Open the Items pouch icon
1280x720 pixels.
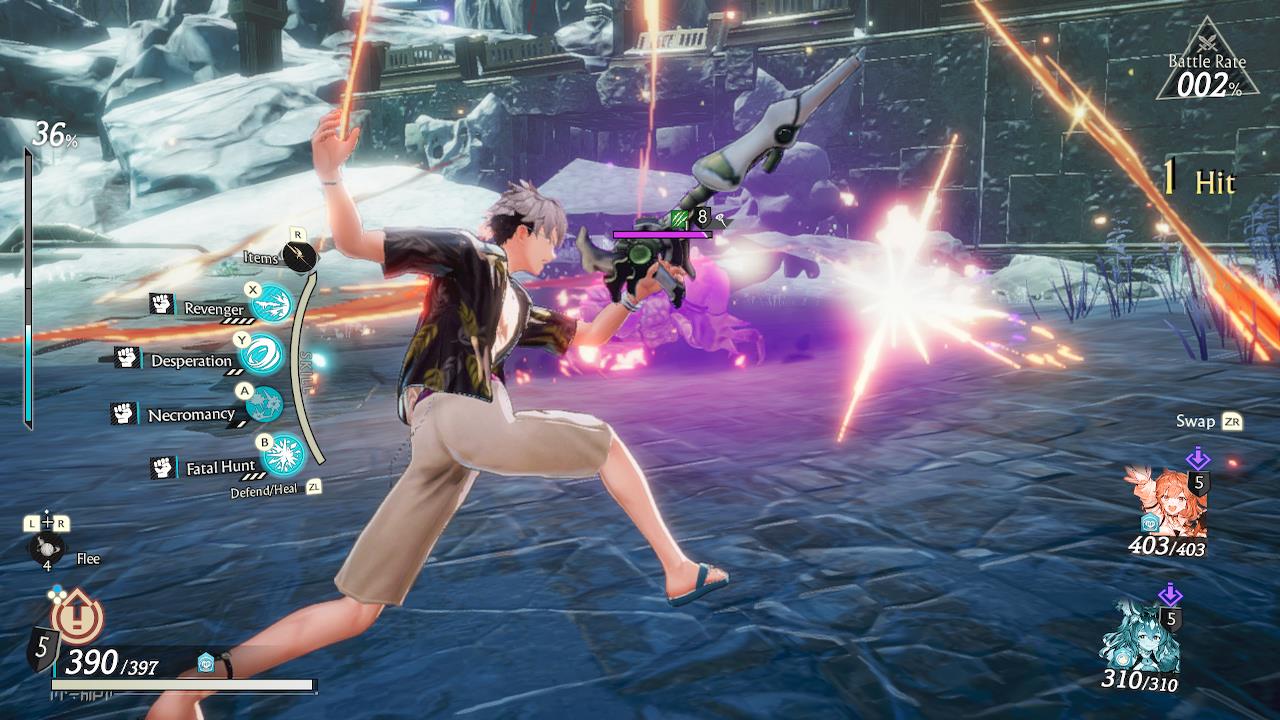pyautogui.click(x=300, y=257)
